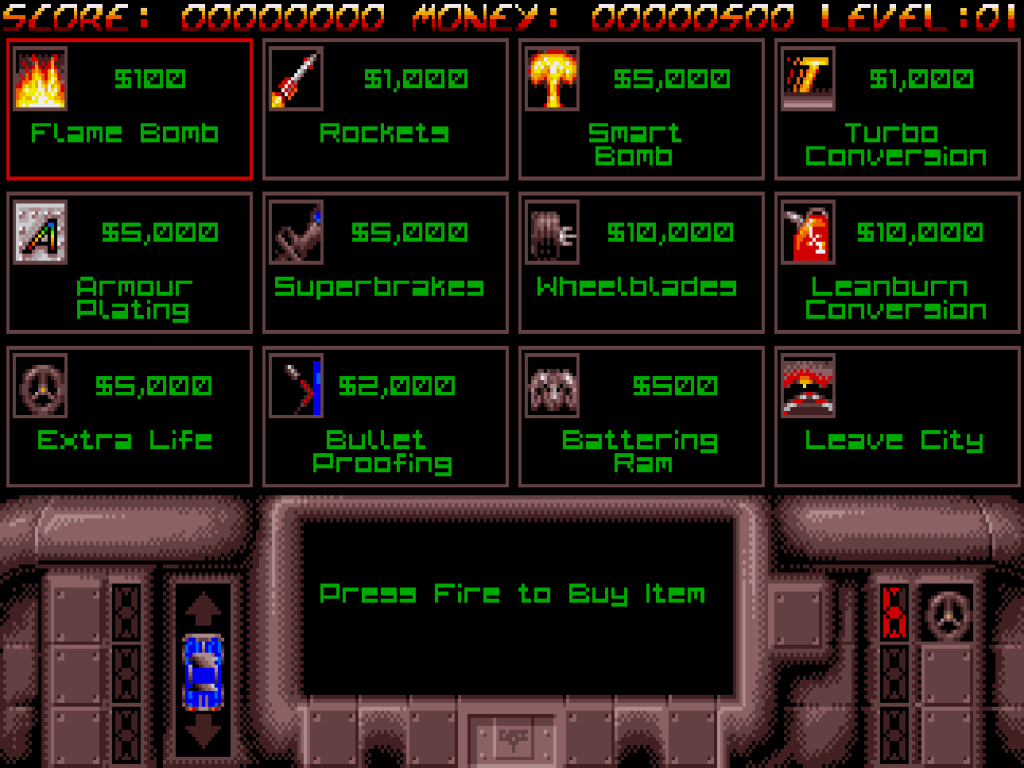Leave City to exit the shop
This screenshot has height=768, width=1024.
click(897, 417)
